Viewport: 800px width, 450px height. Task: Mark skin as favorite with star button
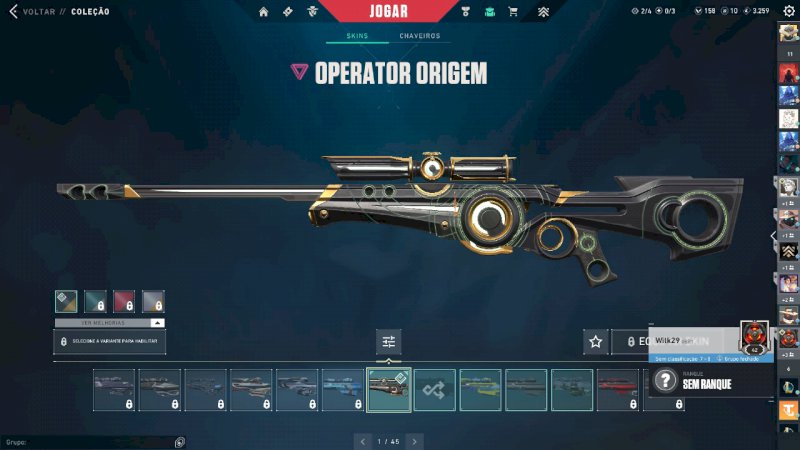[x=596, y=342]
